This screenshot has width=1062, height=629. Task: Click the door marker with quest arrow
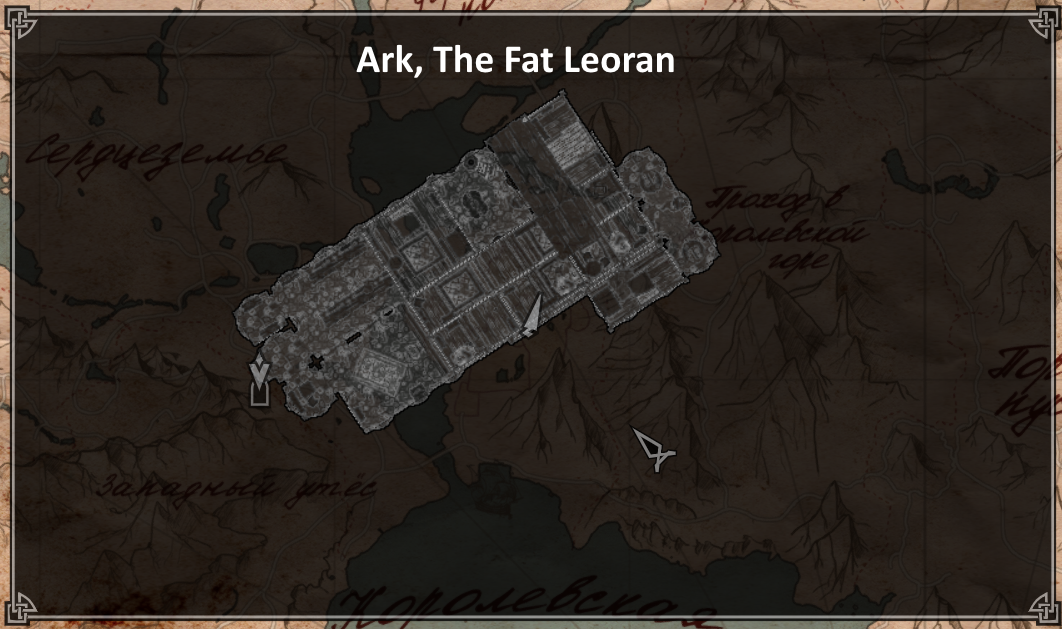pos(260,381)
